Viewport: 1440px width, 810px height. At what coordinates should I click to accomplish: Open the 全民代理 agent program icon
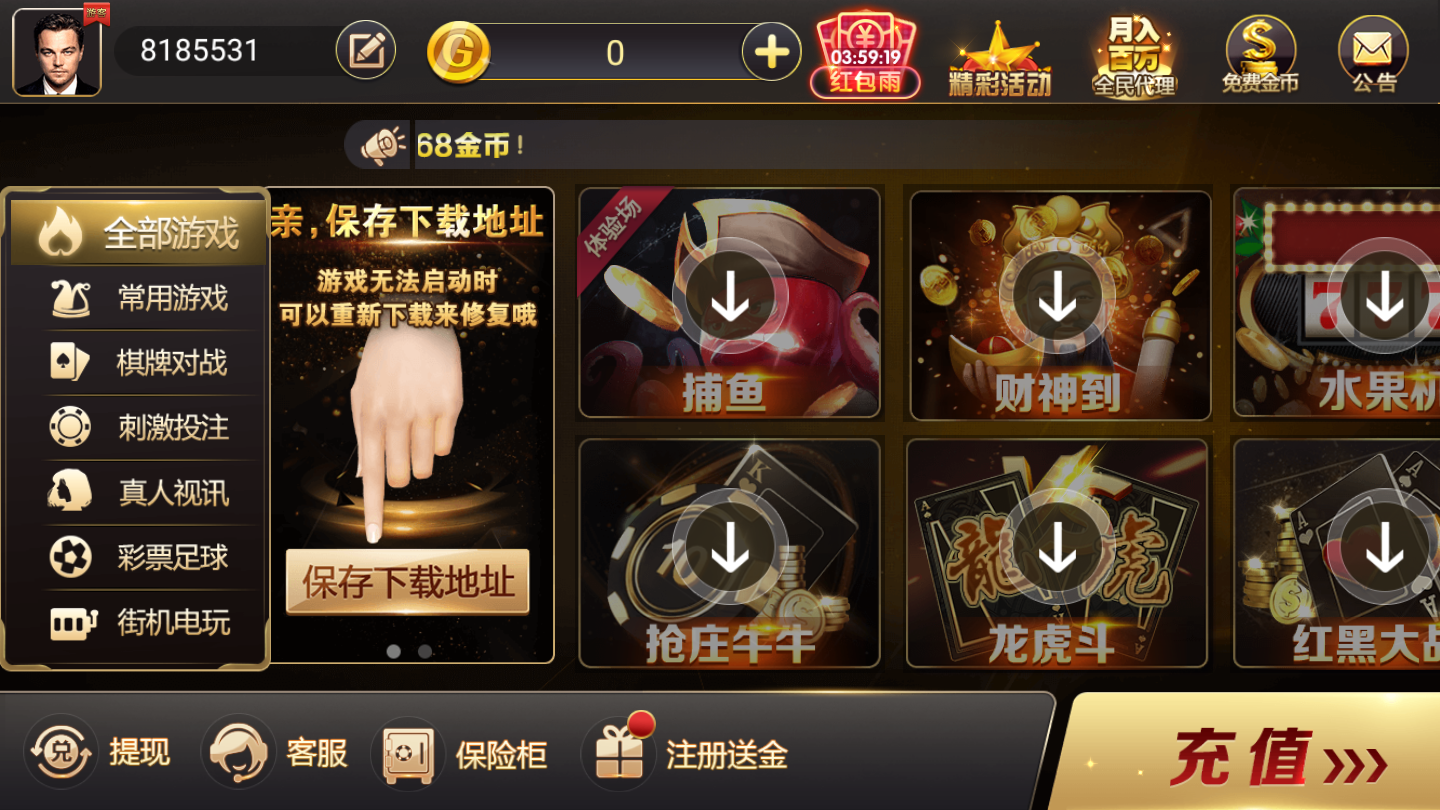coord(1135,50)
